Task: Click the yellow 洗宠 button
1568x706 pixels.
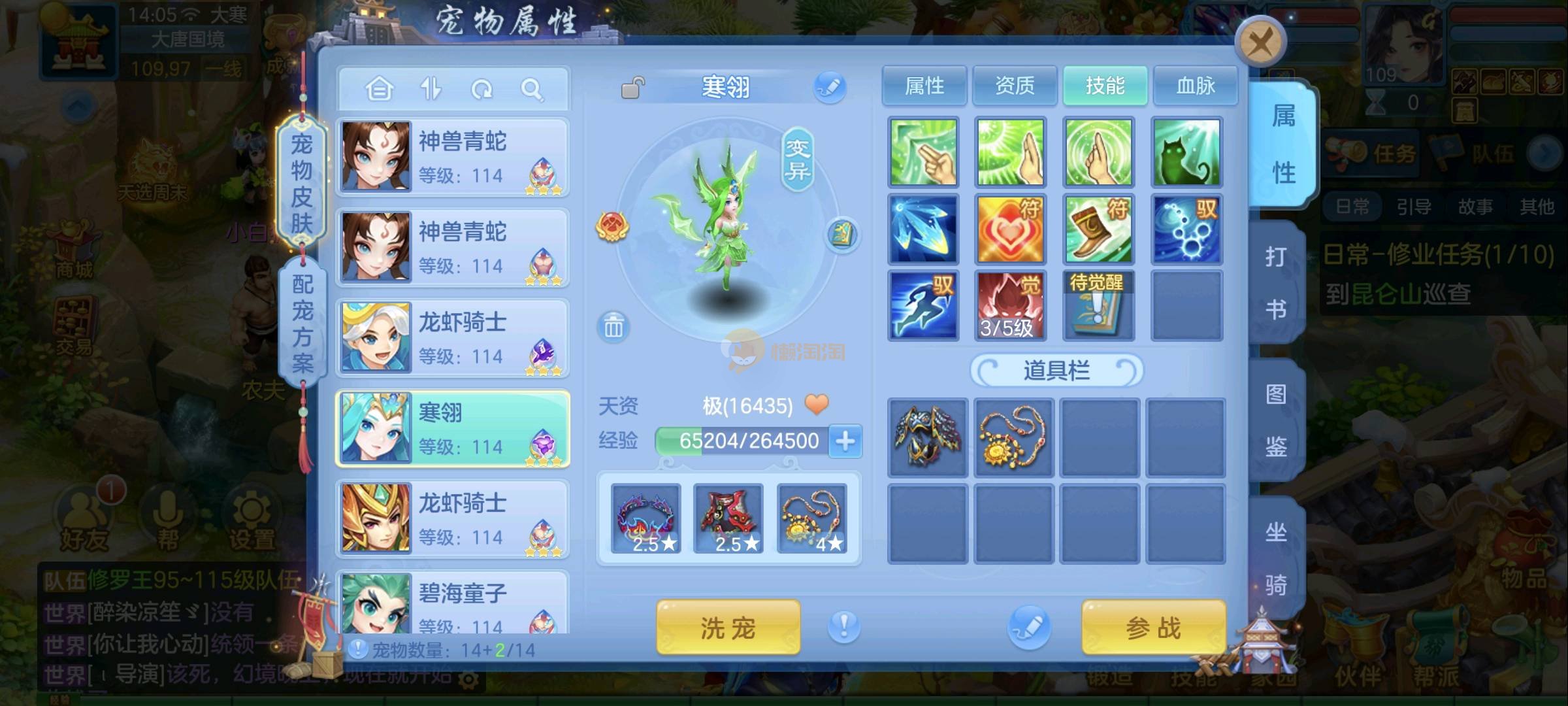Action: coord(728,628)
